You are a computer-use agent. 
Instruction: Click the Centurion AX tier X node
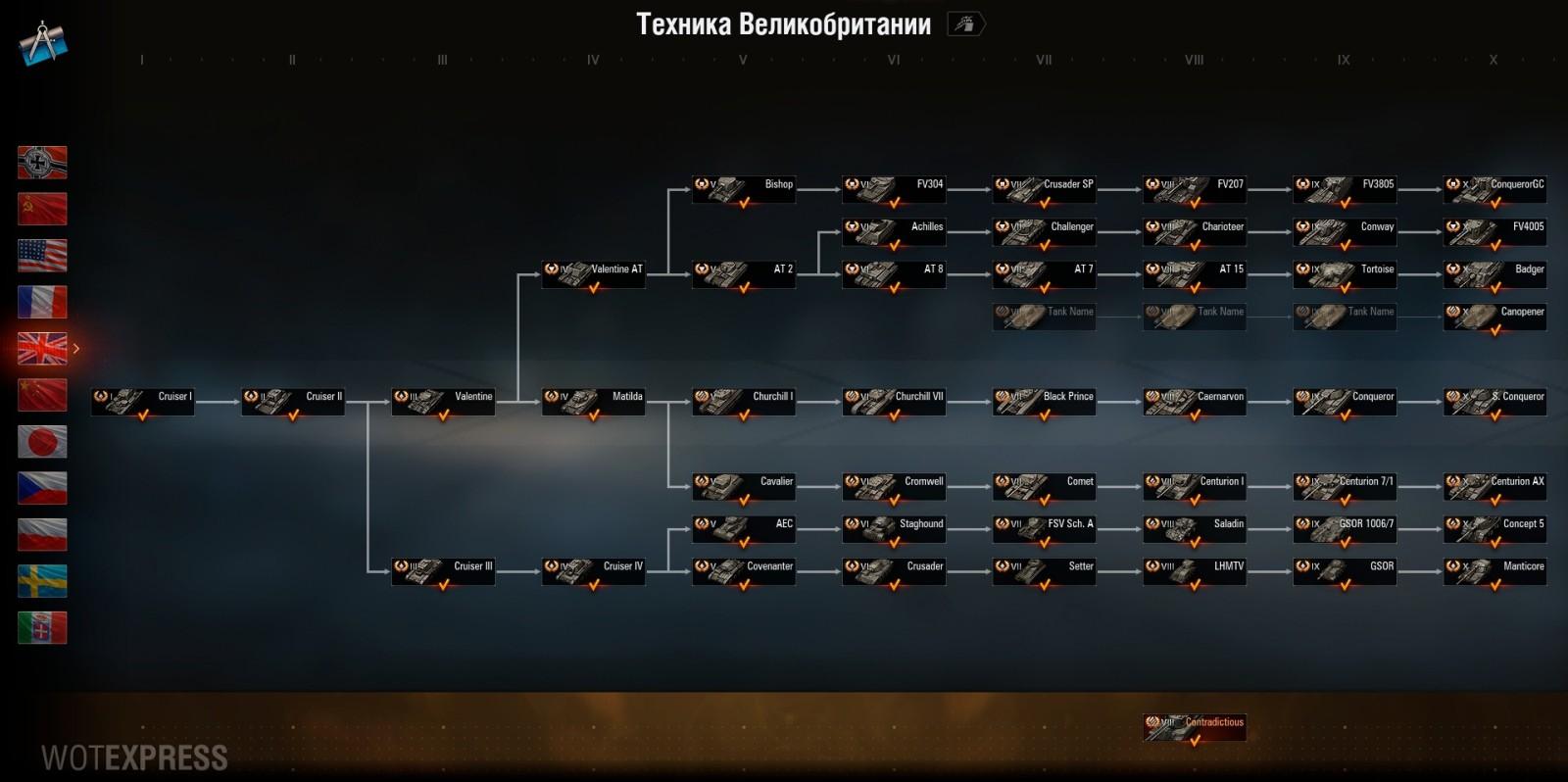point(1494,486)
